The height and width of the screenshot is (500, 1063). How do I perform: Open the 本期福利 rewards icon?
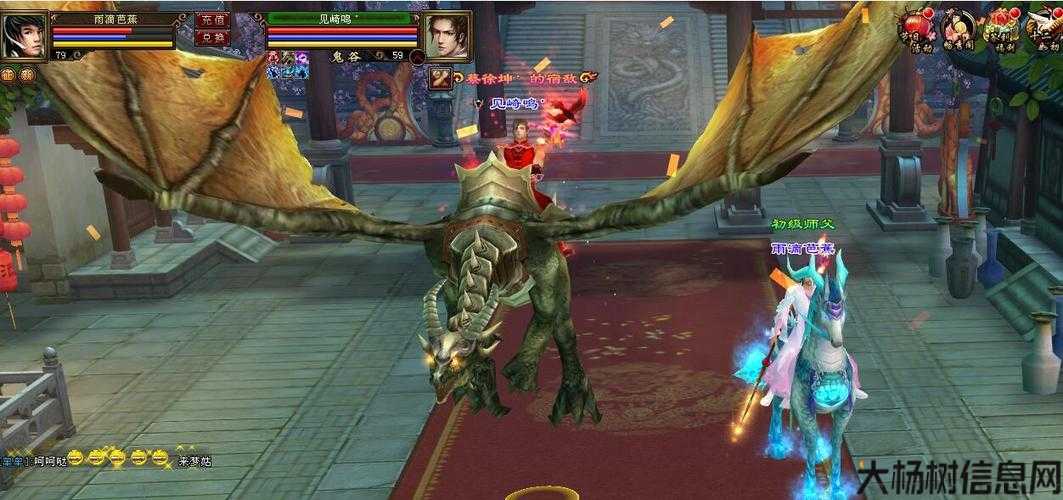point(998,29)
